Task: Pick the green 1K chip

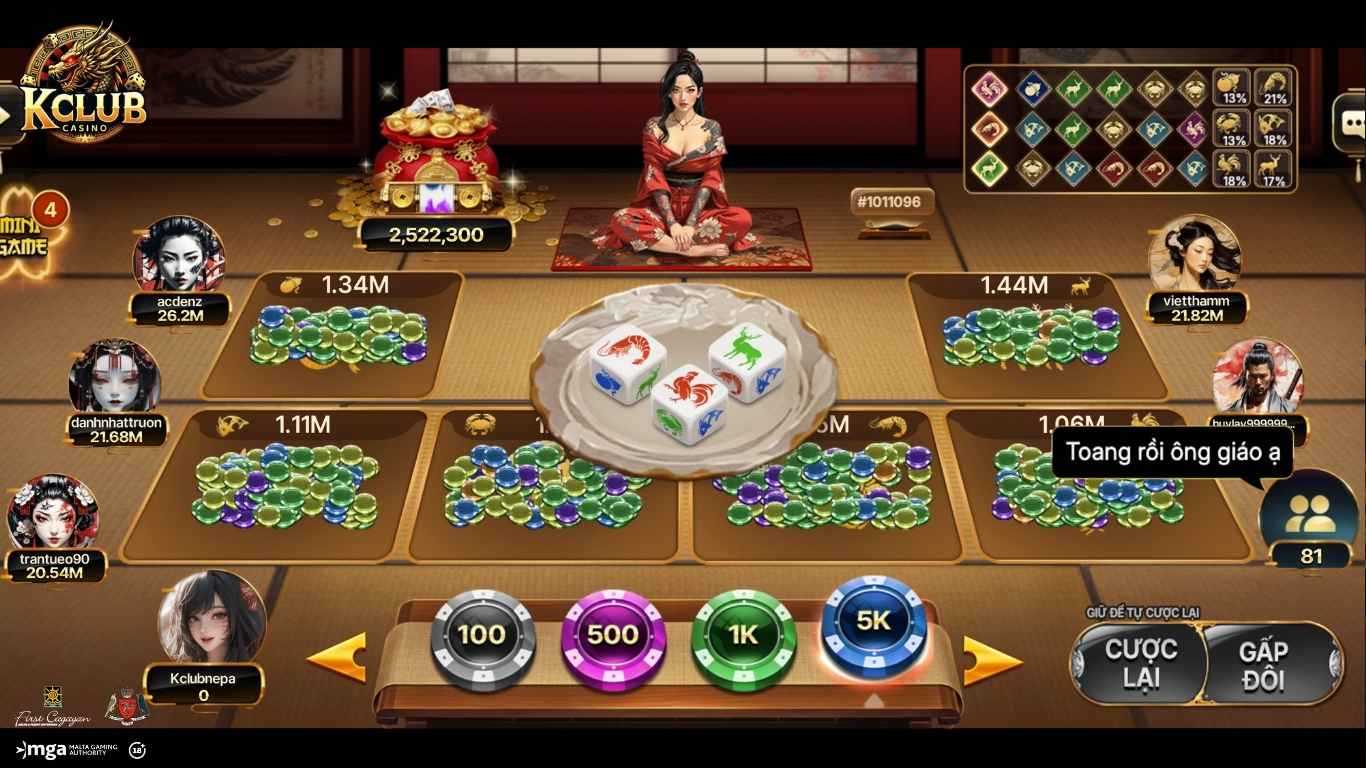Action: click(x=743, y=636)
